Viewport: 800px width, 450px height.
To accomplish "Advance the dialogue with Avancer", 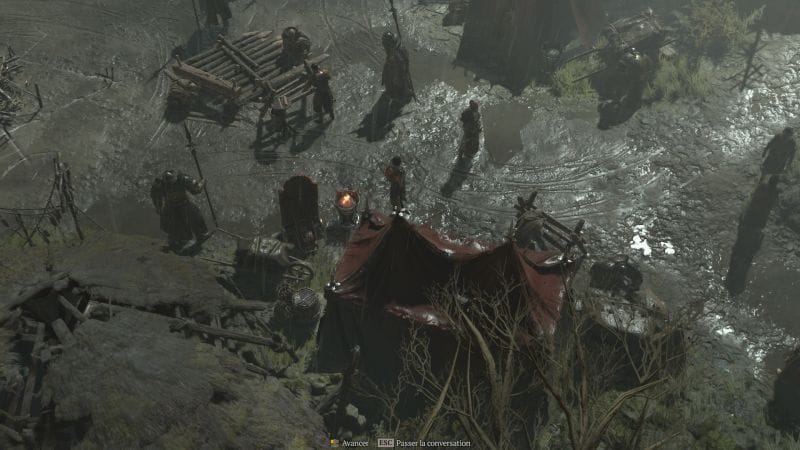I will pos(350,442).
